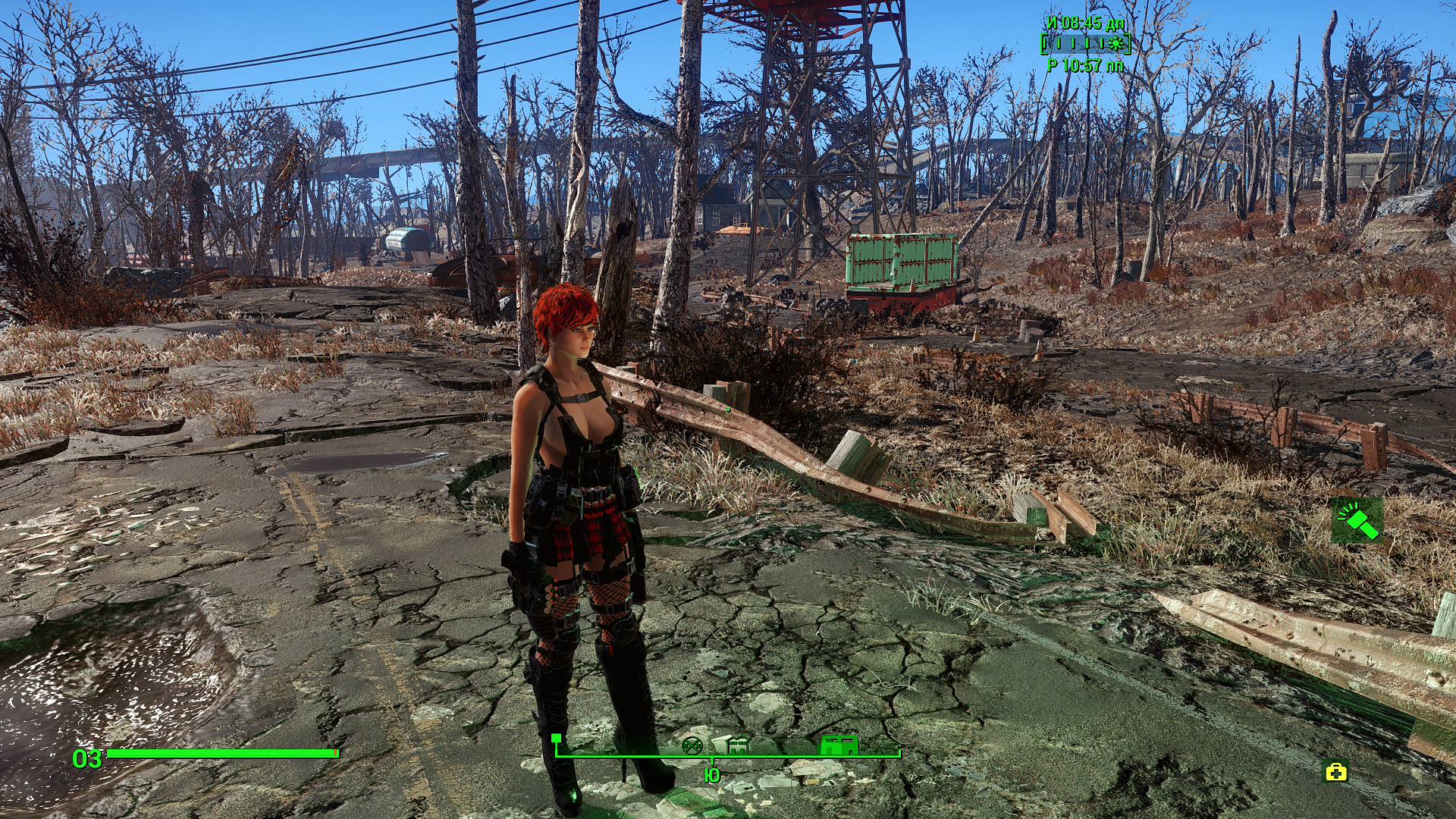Select the outlined building marker on the compass
Viewport: 1456px width, 819px height.
tap(737, 745)
